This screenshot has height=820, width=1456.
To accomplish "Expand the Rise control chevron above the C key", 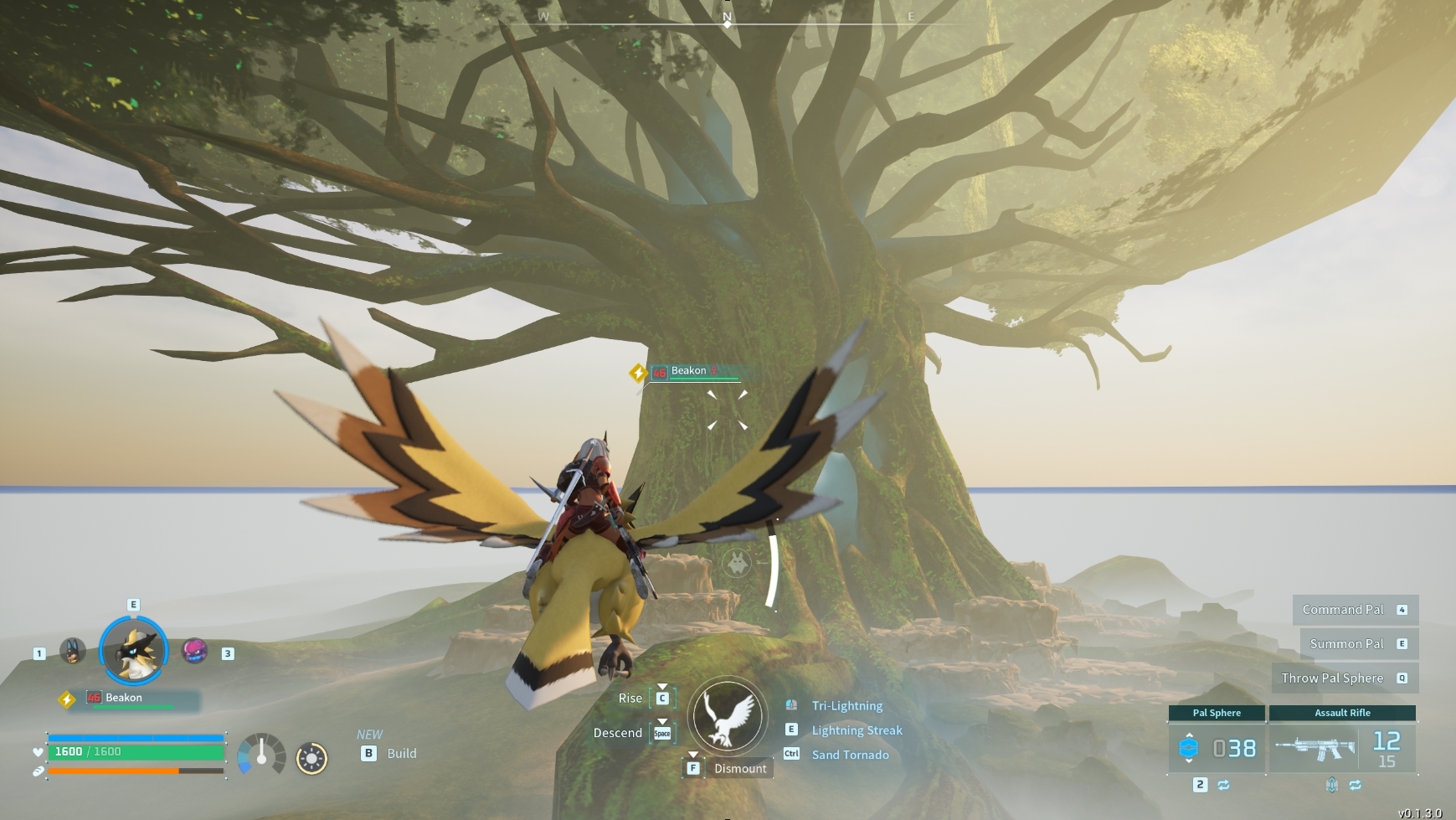I will pyautogui.click(x=664, y=687).
